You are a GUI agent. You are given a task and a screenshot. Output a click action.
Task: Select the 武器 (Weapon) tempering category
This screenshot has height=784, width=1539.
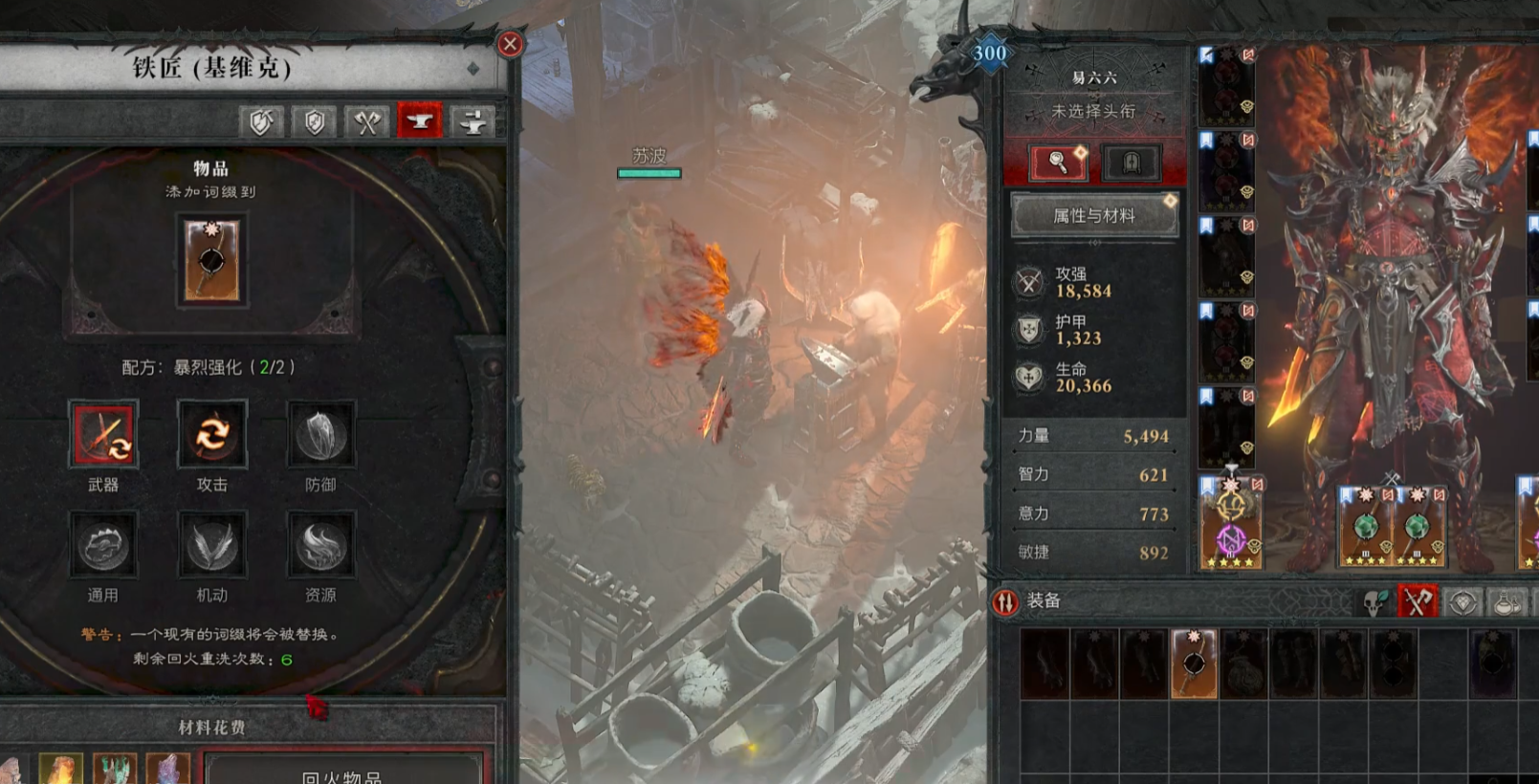pos(103,436)
